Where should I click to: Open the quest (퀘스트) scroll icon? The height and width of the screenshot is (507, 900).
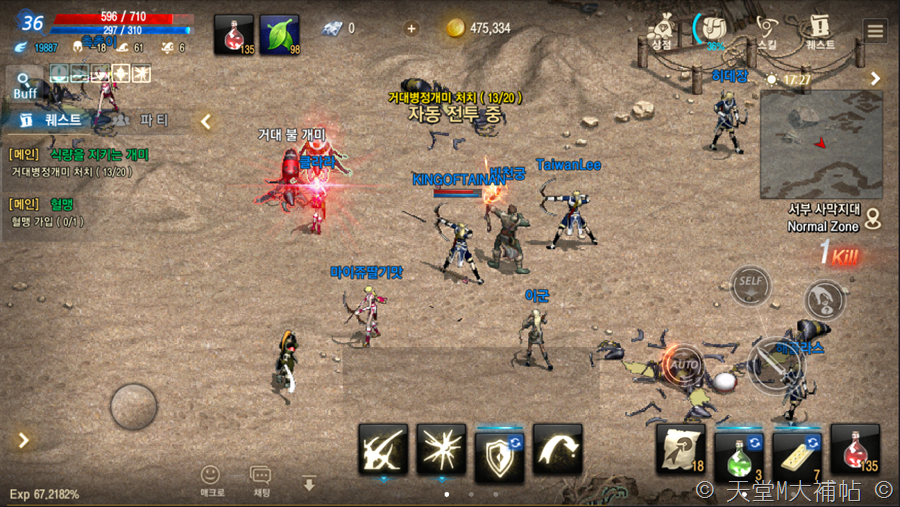[820, 30]
